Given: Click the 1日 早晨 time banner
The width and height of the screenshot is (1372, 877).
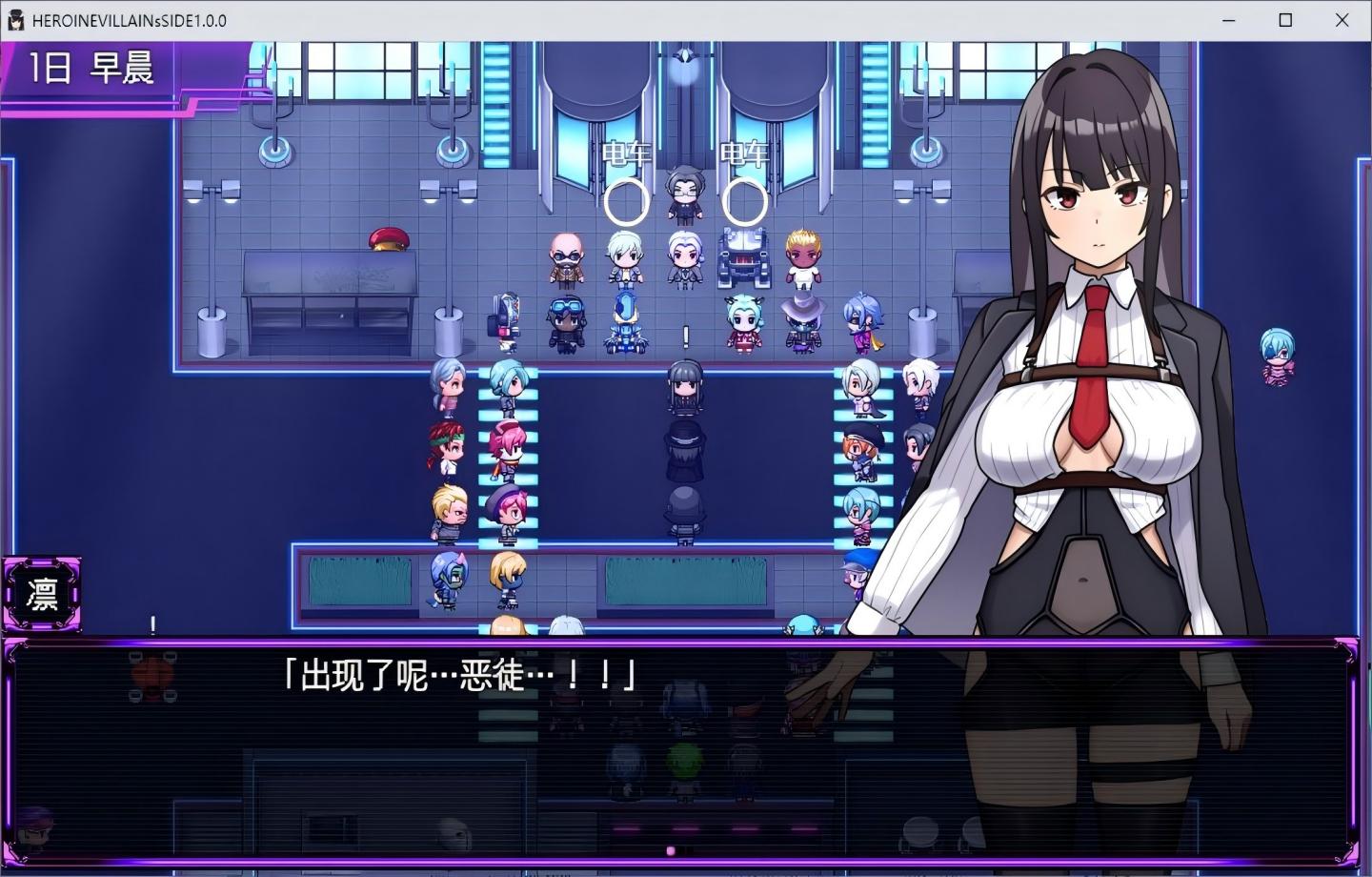Looking at the screenshot, I should [91, 69].
